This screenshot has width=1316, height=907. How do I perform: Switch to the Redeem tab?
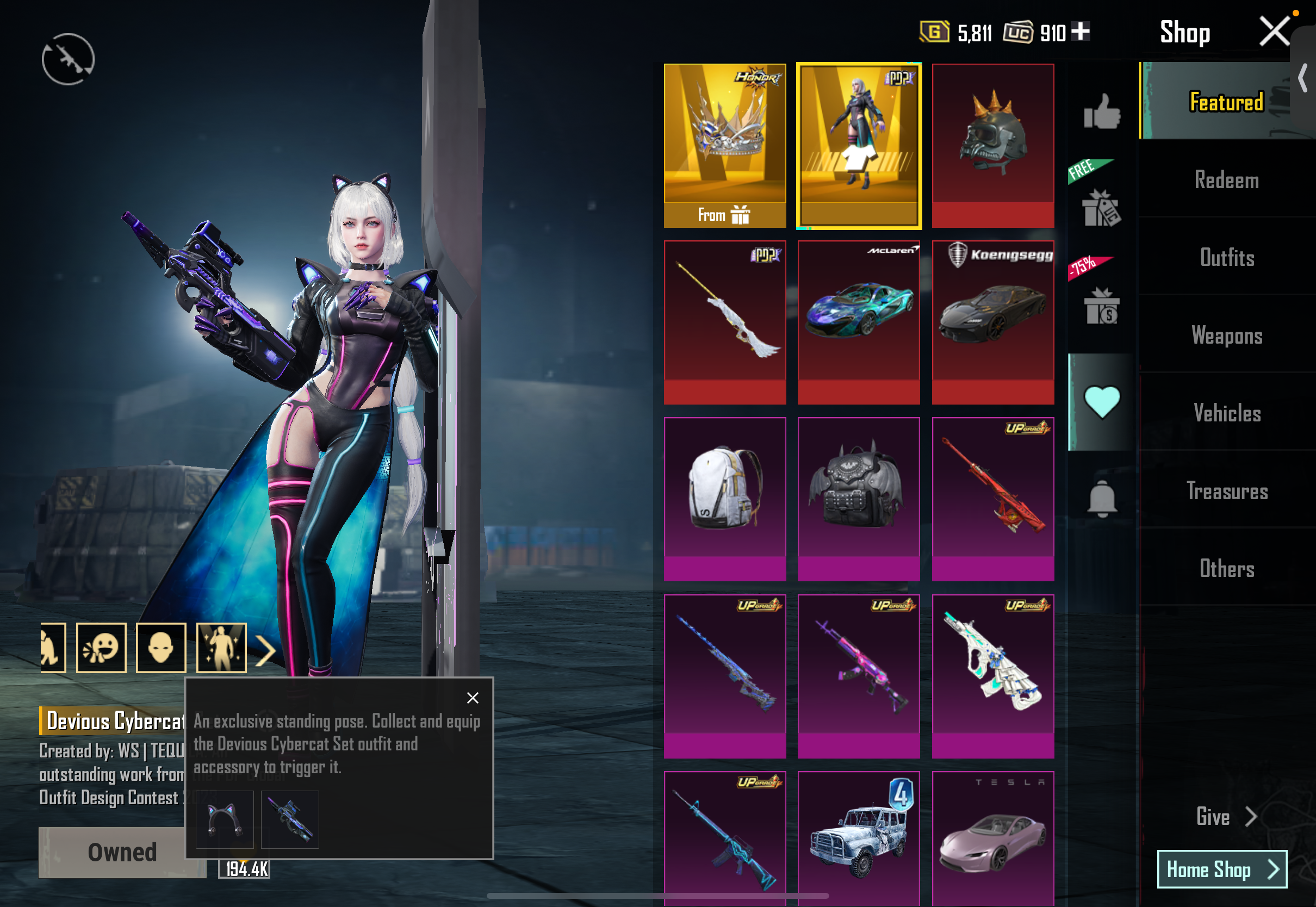(x=1226, y=180)
